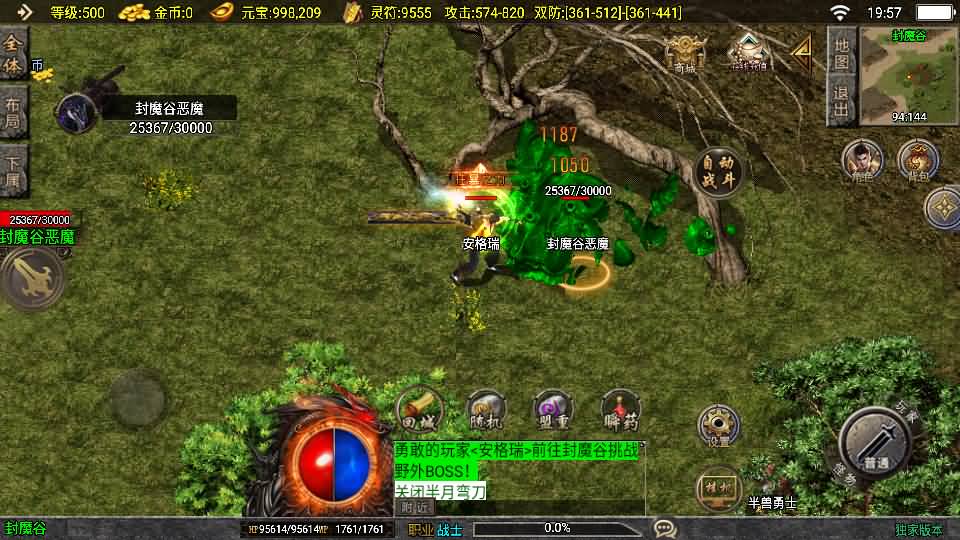Select the 布局 layout tab

[13, 112]
